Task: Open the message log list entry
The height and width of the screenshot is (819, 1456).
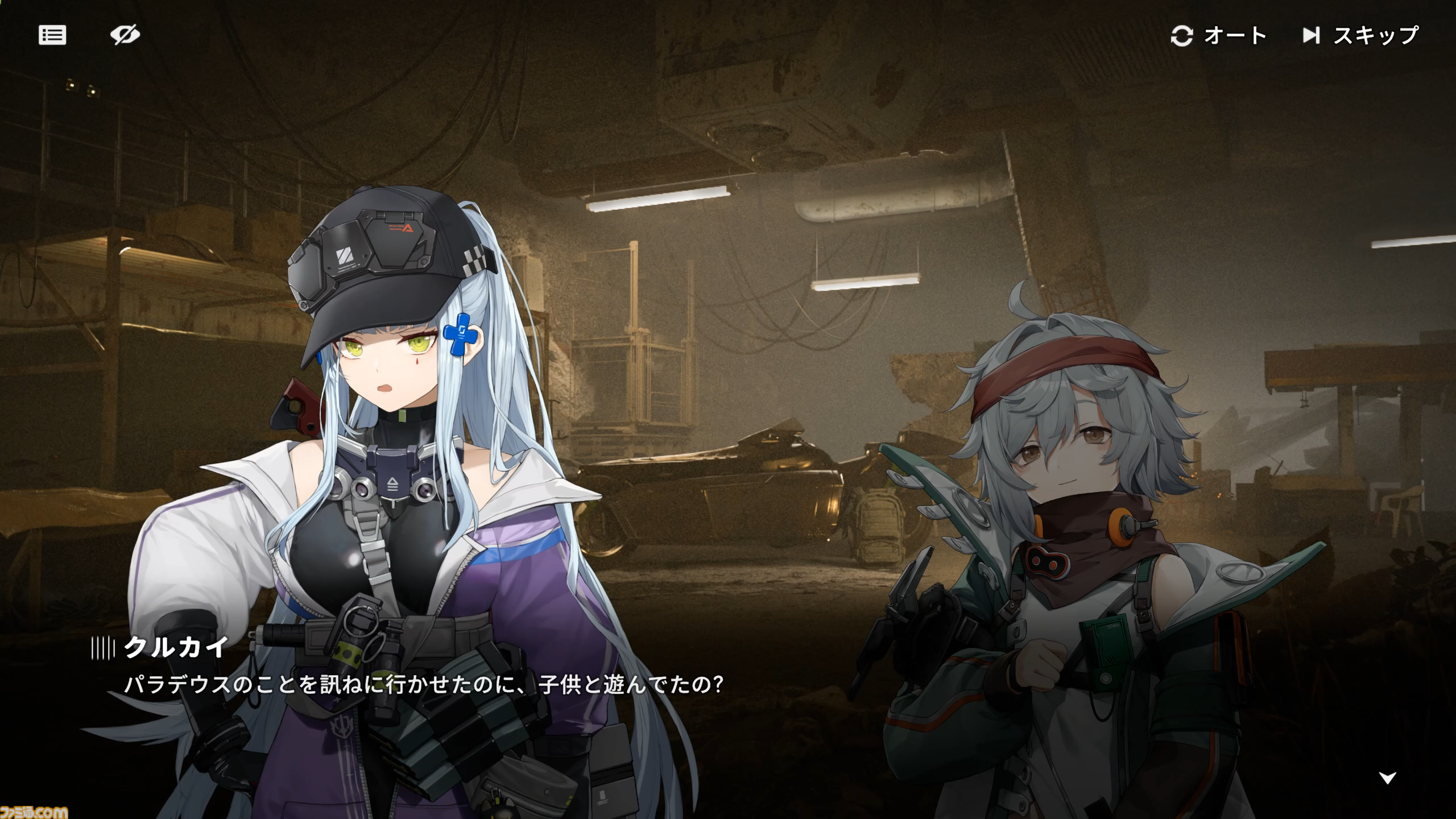Action: click(x=52, y=35)
